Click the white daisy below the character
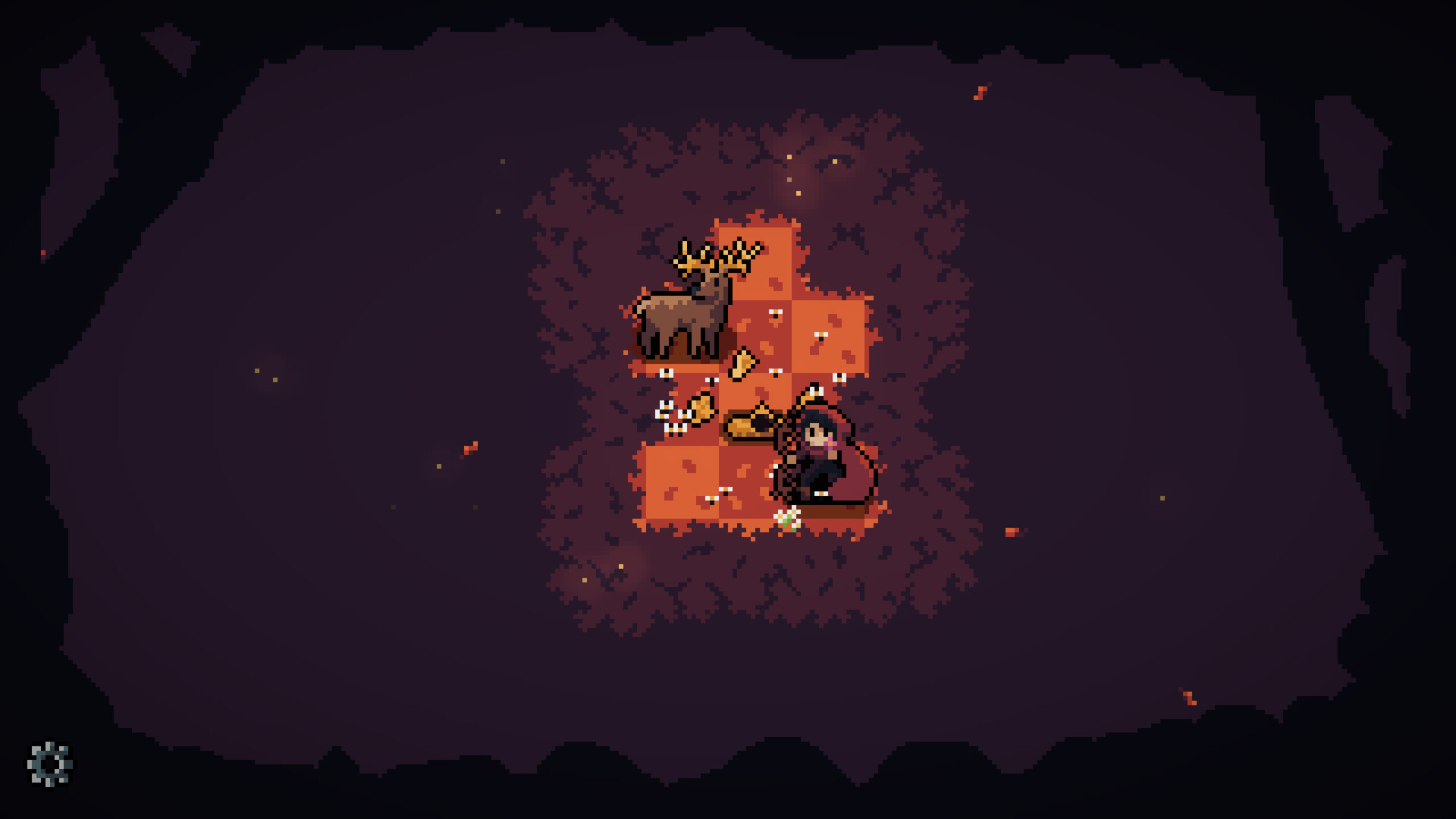The image size is (1456, 819). point(787,517)
